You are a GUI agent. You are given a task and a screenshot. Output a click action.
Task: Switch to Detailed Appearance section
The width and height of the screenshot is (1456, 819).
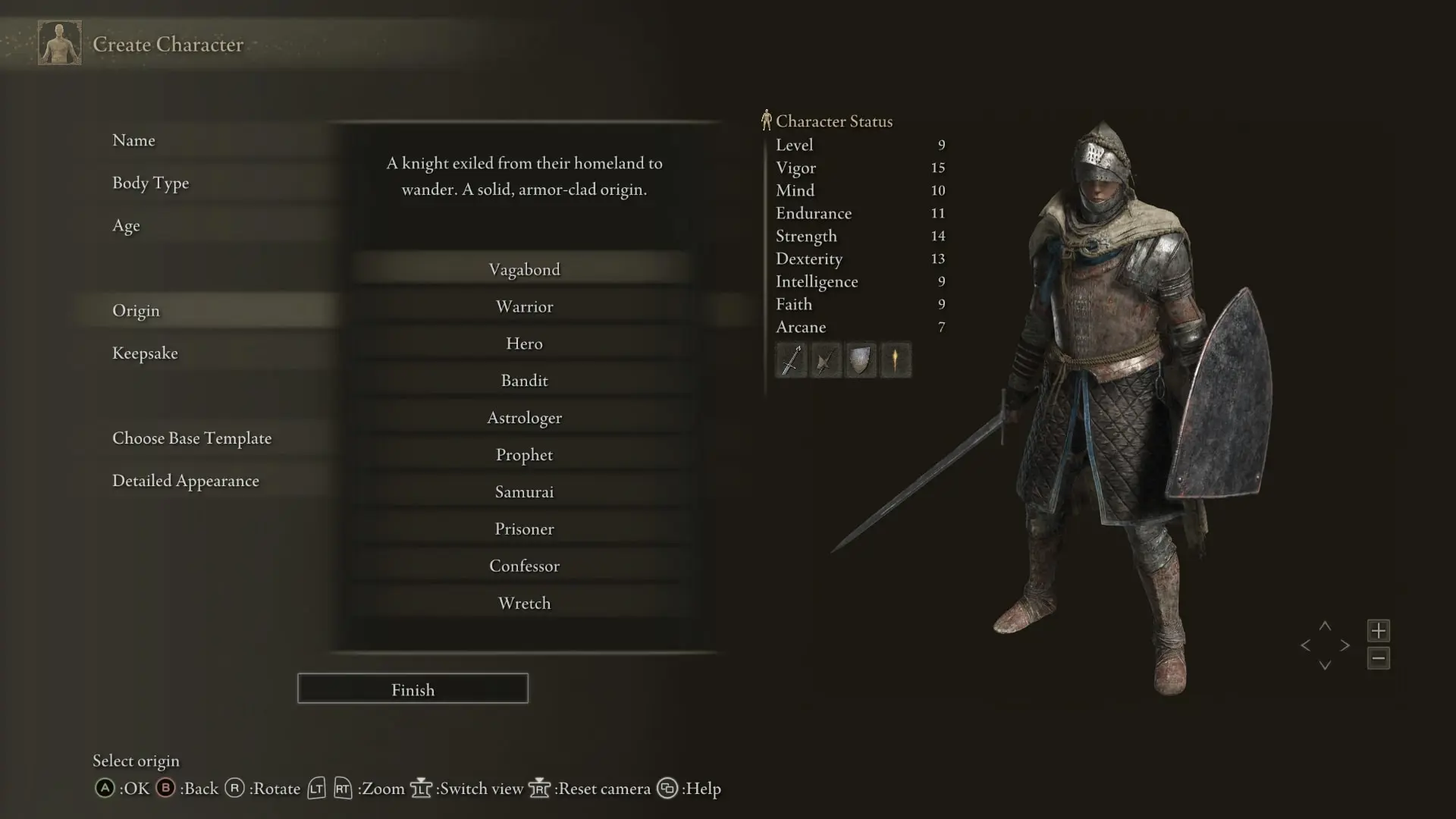point(186,480)
